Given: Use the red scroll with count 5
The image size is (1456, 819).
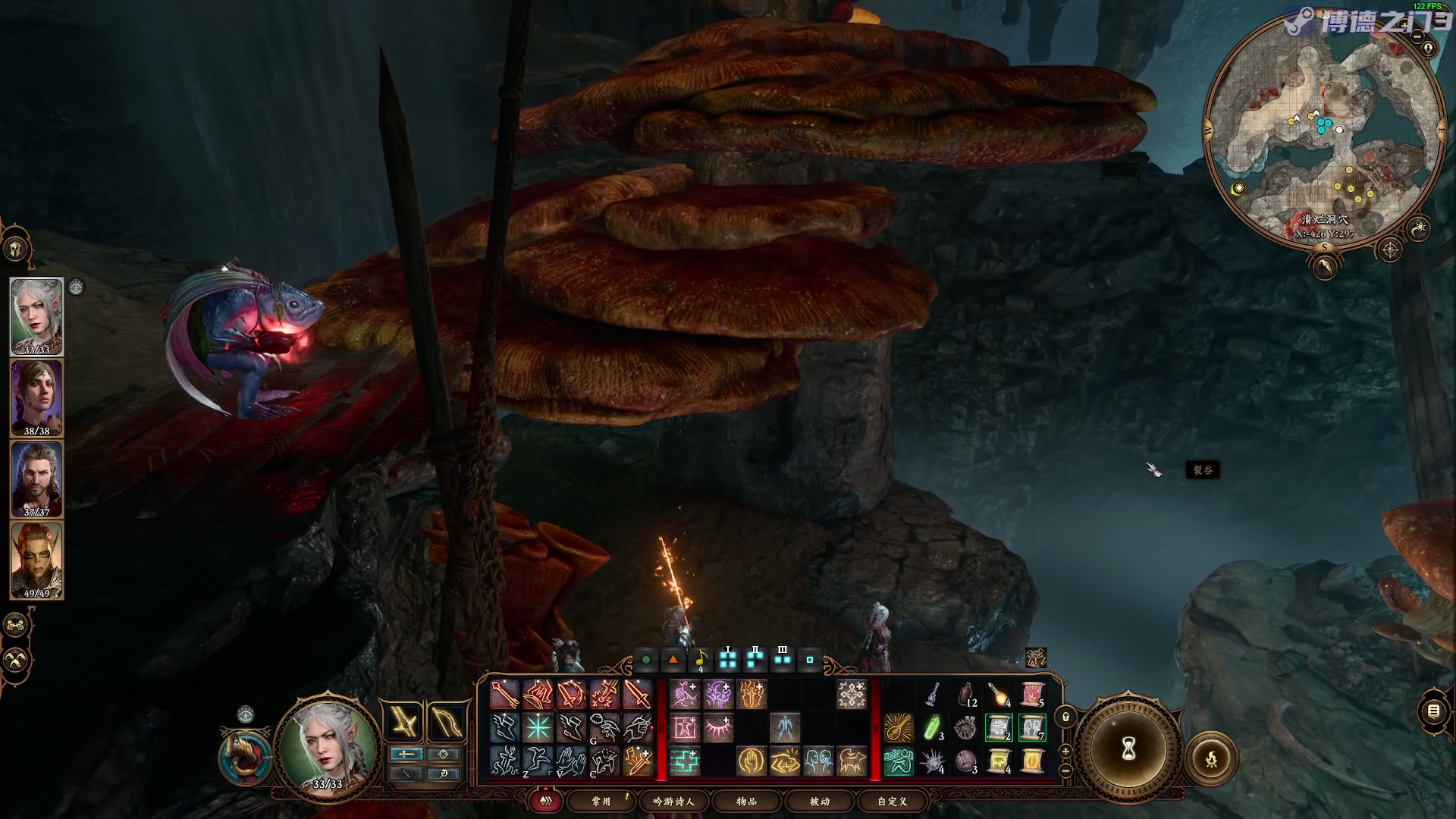Looking at the screenshot, I should coord(1032,695).
